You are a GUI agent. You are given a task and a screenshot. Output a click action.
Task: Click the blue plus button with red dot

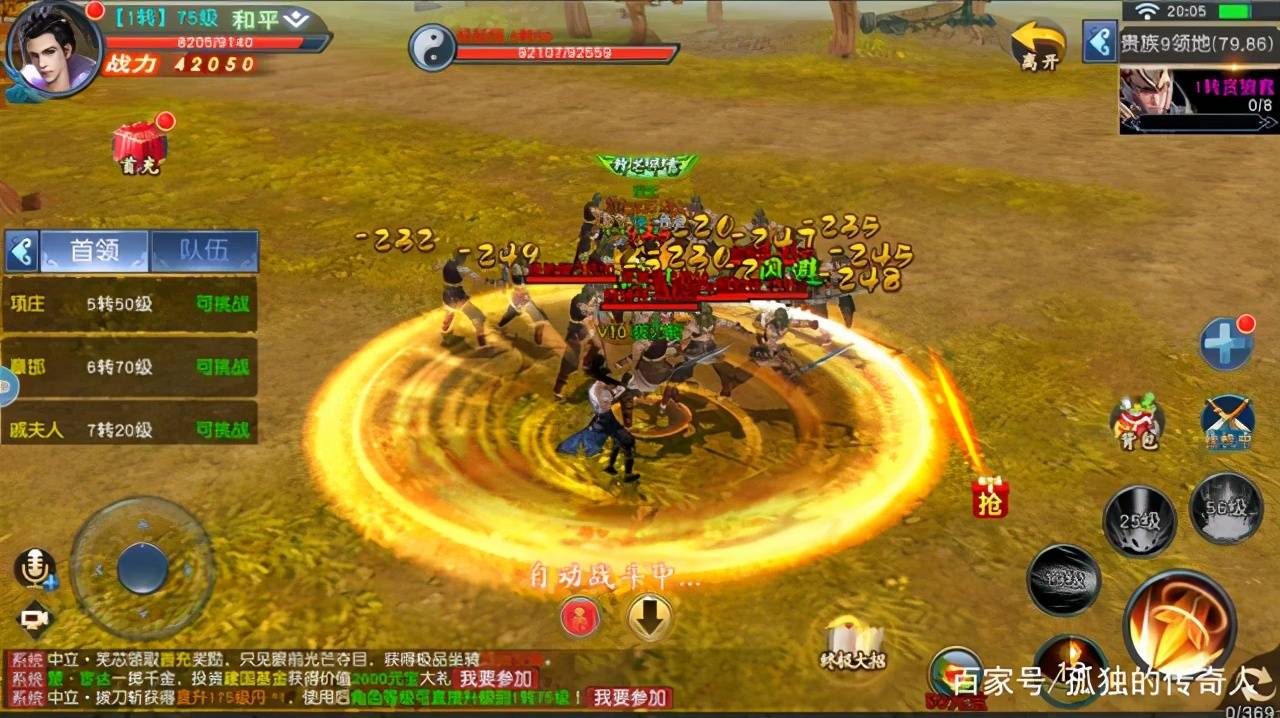point(1226,344)
